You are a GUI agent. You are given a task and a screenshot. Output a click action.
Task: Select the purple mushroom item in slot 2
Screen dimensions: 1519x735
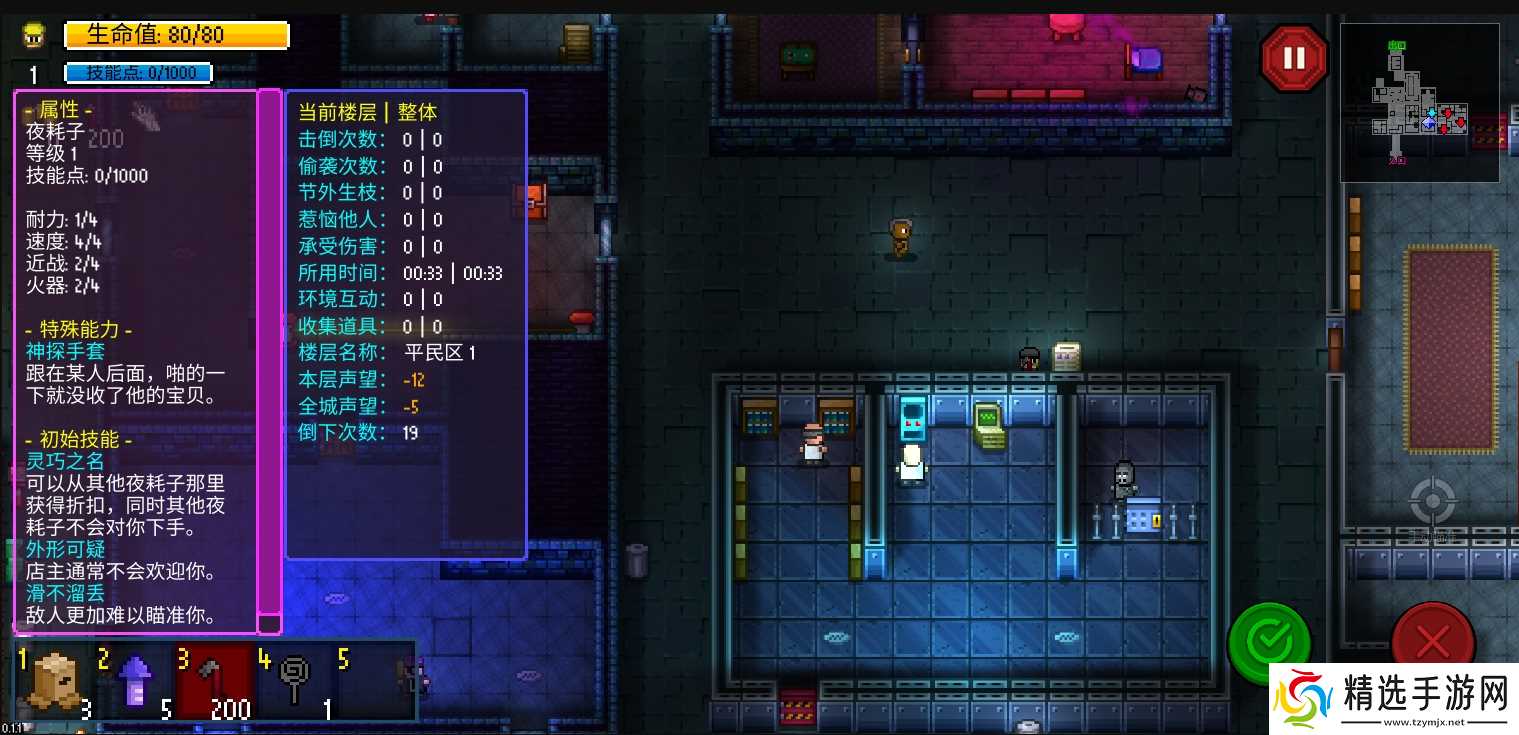(135, 682)
